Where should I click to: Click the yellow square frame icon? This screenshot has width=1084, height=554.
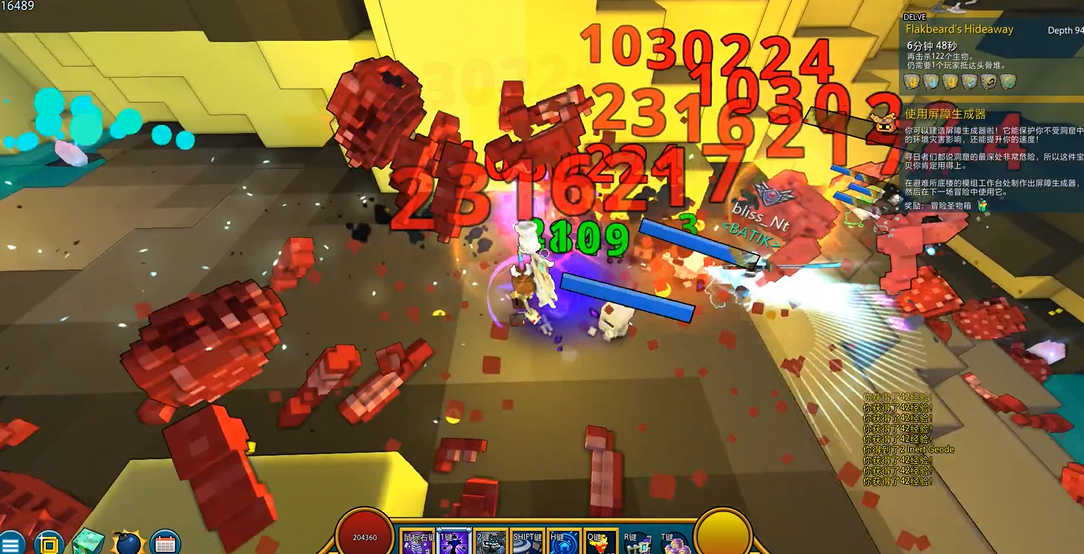point(49,544)
